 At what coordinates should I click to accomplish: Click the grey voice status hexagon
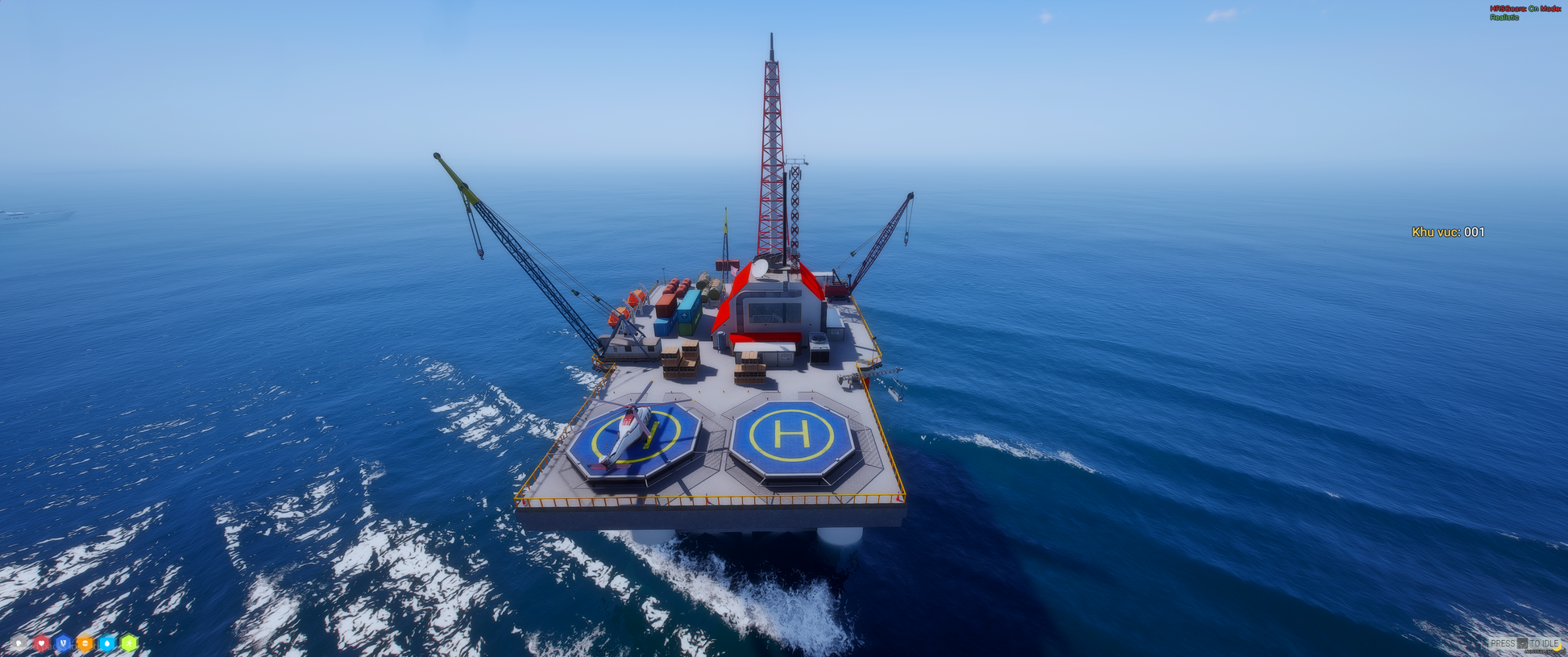(x=19, y=643)
